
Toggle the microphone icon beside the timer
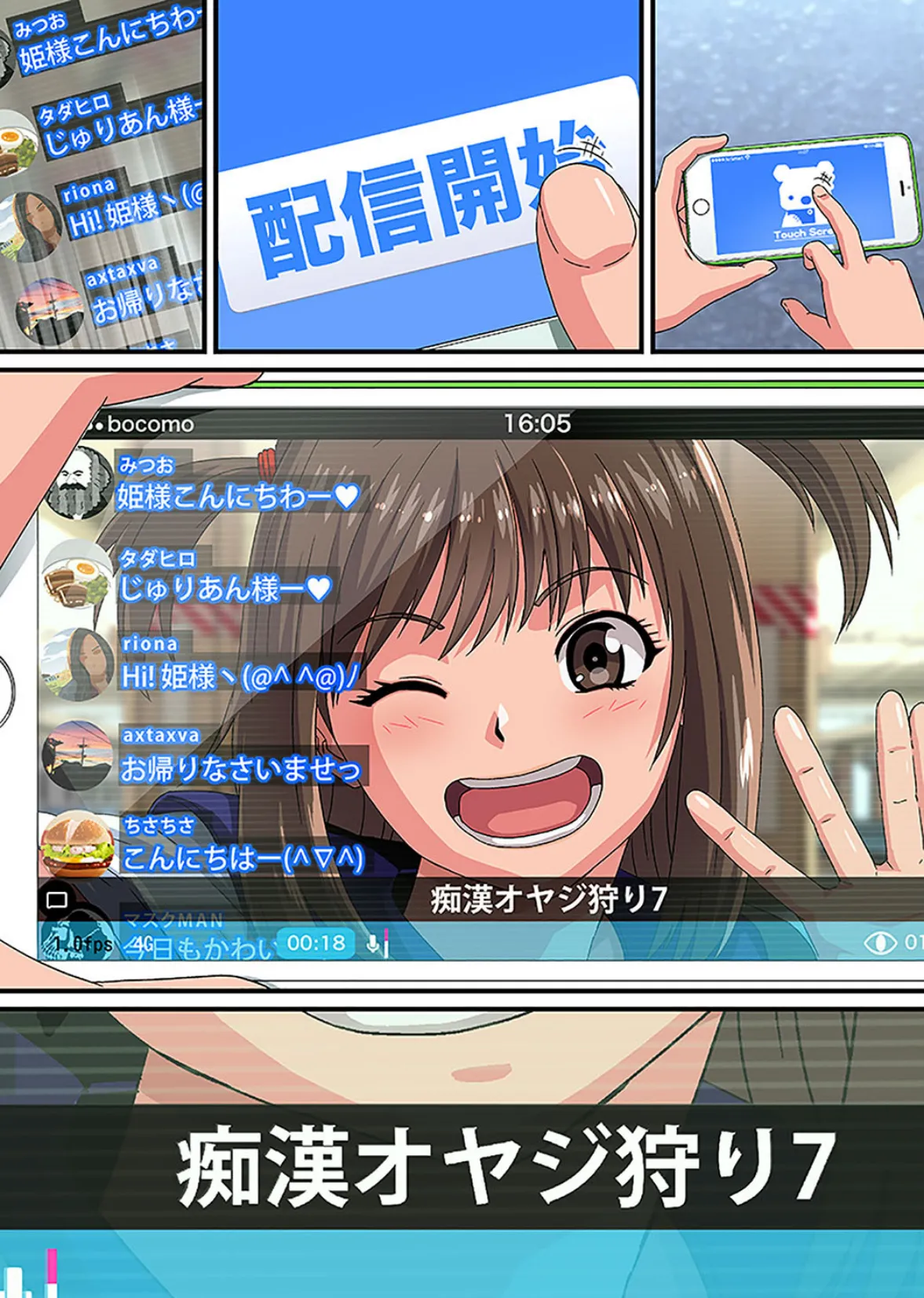(374, 943)
